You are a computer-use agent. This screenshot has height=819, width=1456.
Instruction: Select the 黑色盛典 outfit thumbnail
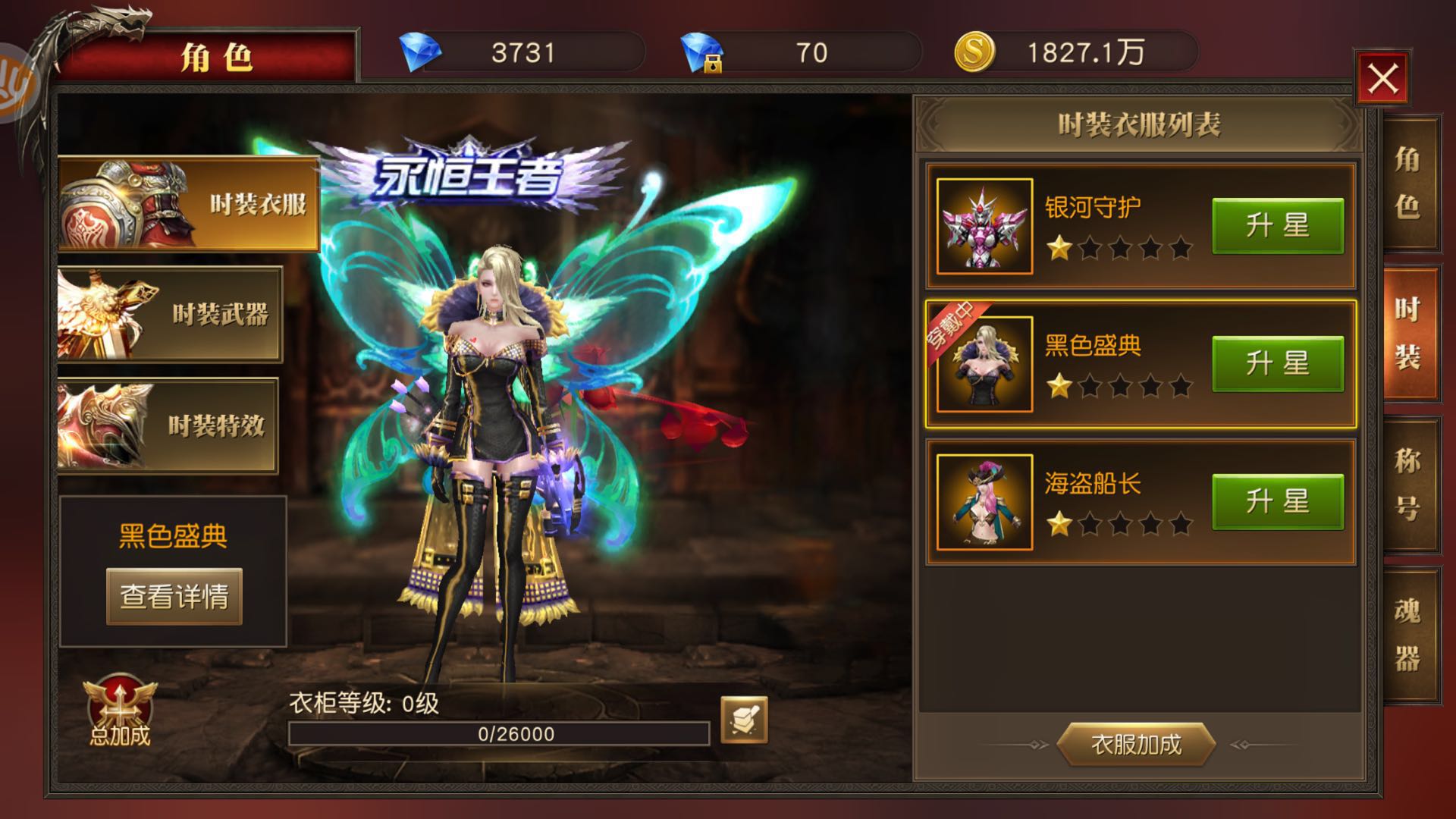click(984, 364)
